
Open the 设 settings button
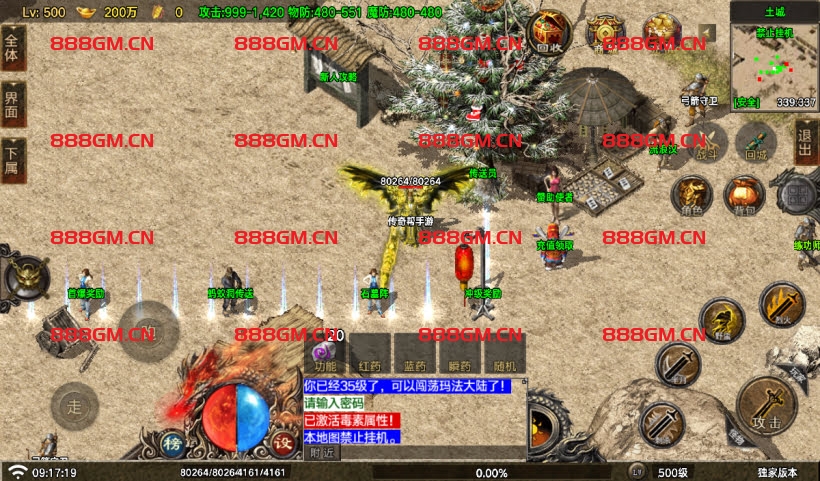284,444
